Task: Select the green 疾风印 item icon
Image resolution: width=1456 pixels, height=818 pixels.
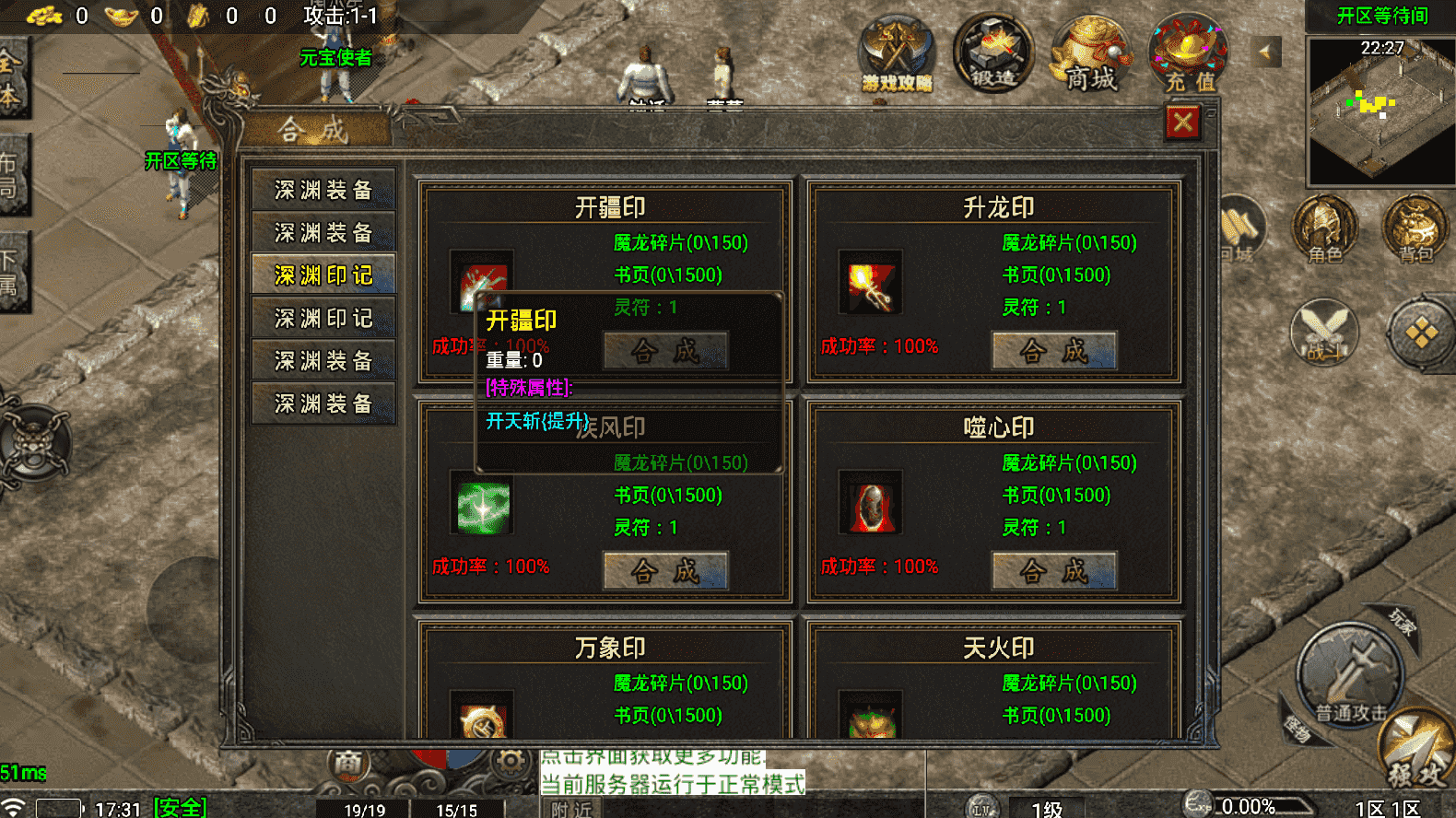Action: [x=483, y=506]
